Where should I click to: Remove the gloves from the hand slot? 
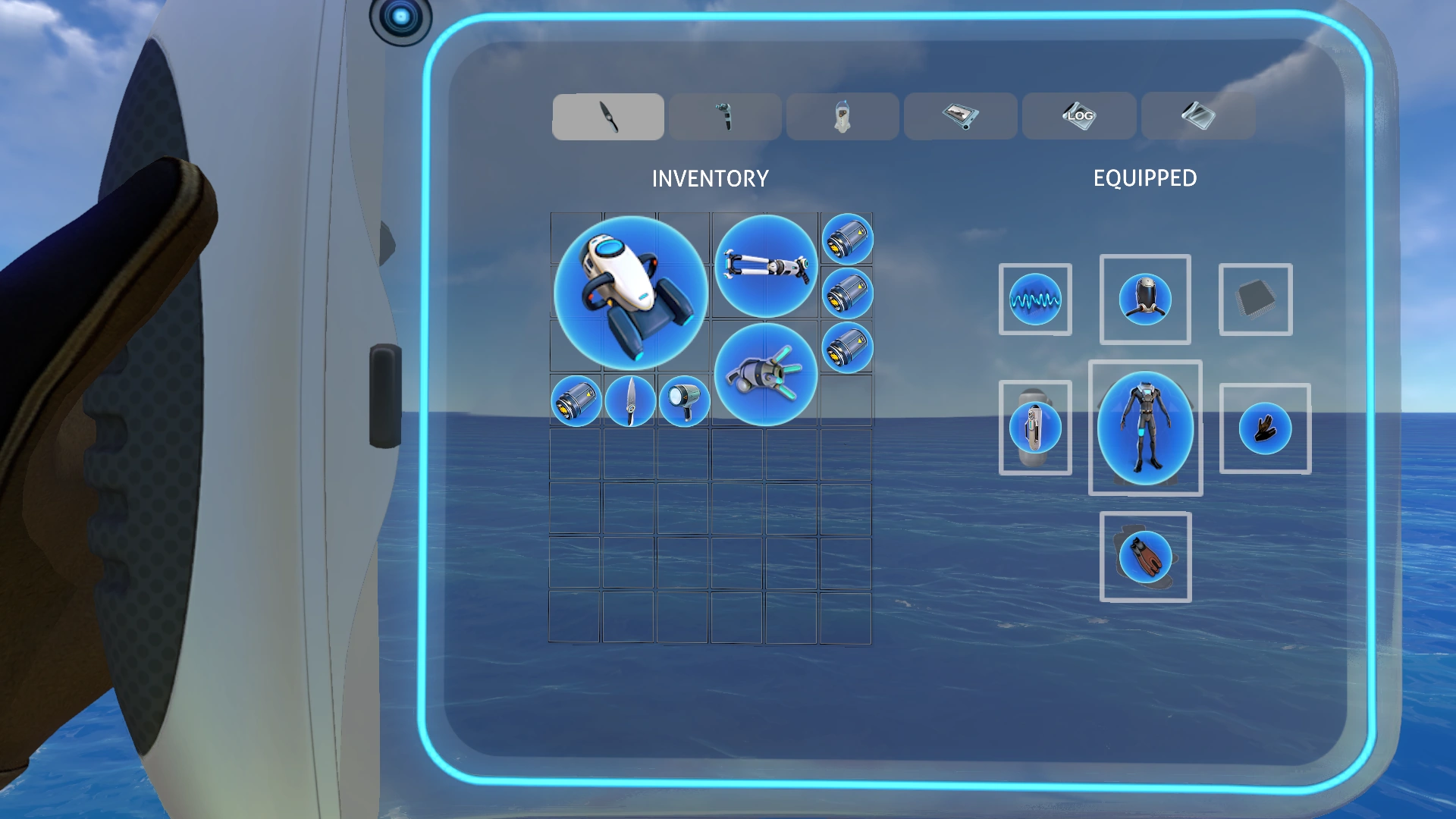click(x=1265, y=428)
